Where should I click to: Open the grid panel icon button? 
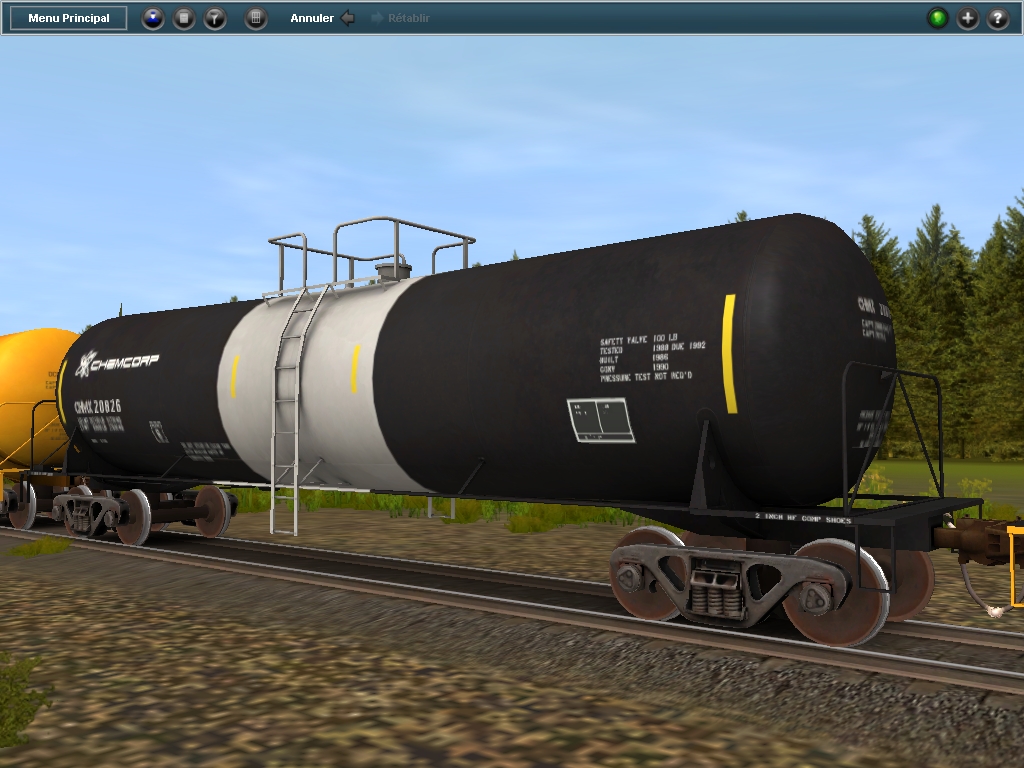tap(256, 18)
